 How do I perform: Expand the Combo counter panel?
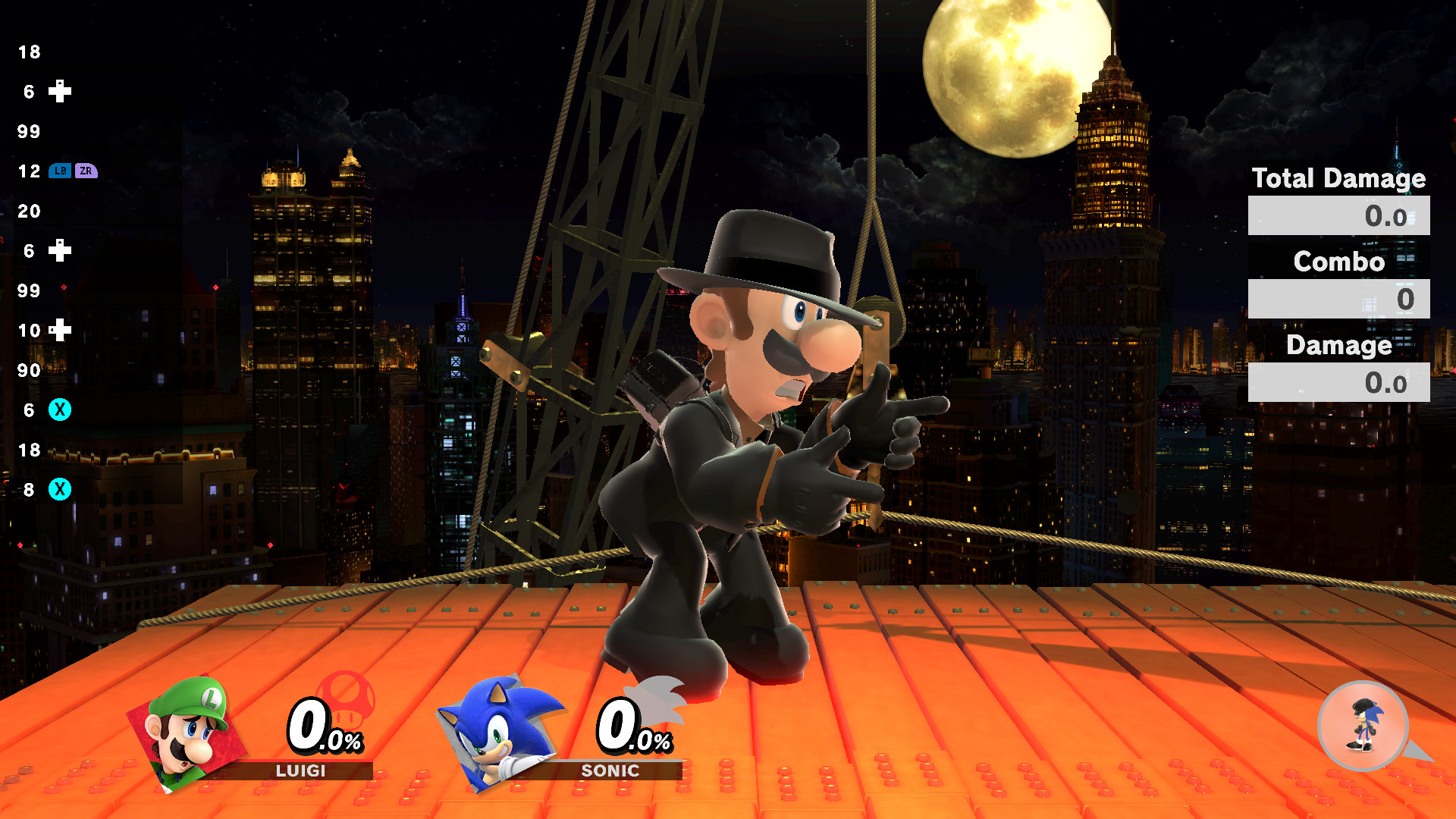(x=1339, y=262)
